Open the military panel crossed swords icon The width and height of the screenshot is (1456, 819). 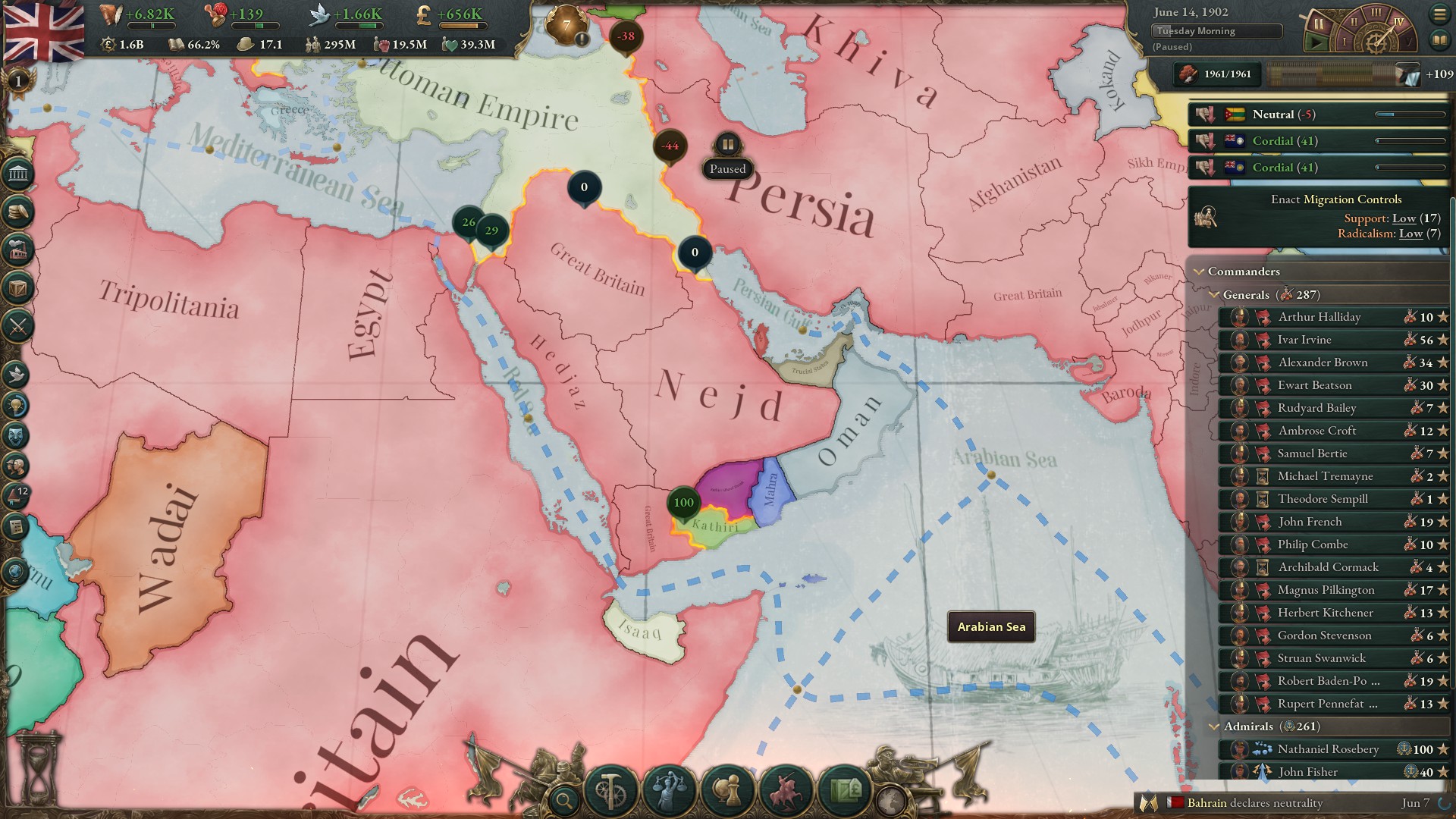(x=17, y=328)
